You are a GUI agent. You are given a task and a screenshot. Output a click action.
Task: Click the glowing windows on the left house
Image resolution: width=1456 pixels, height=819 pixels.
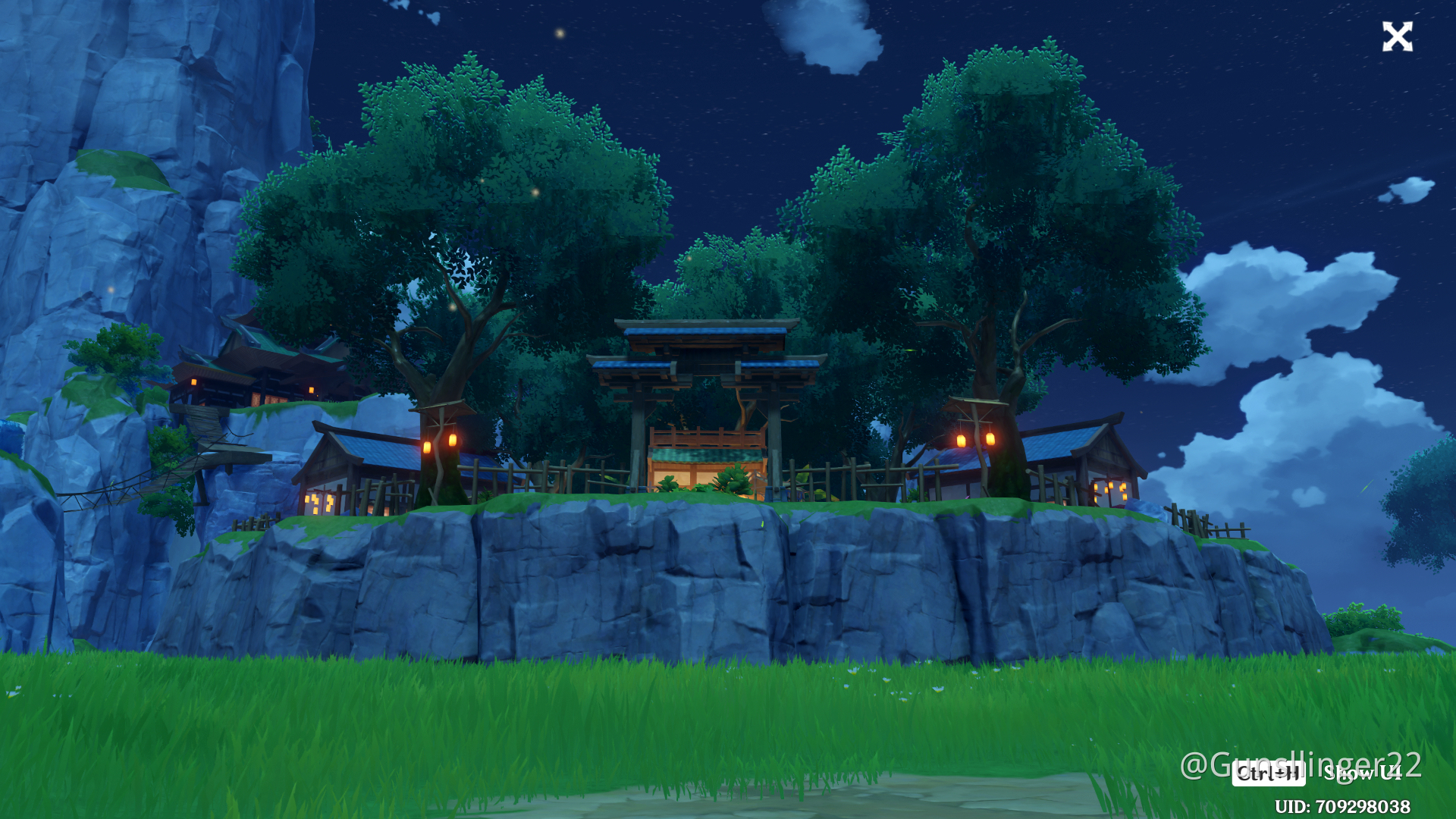pyautogui.click(x=318, y=502)
